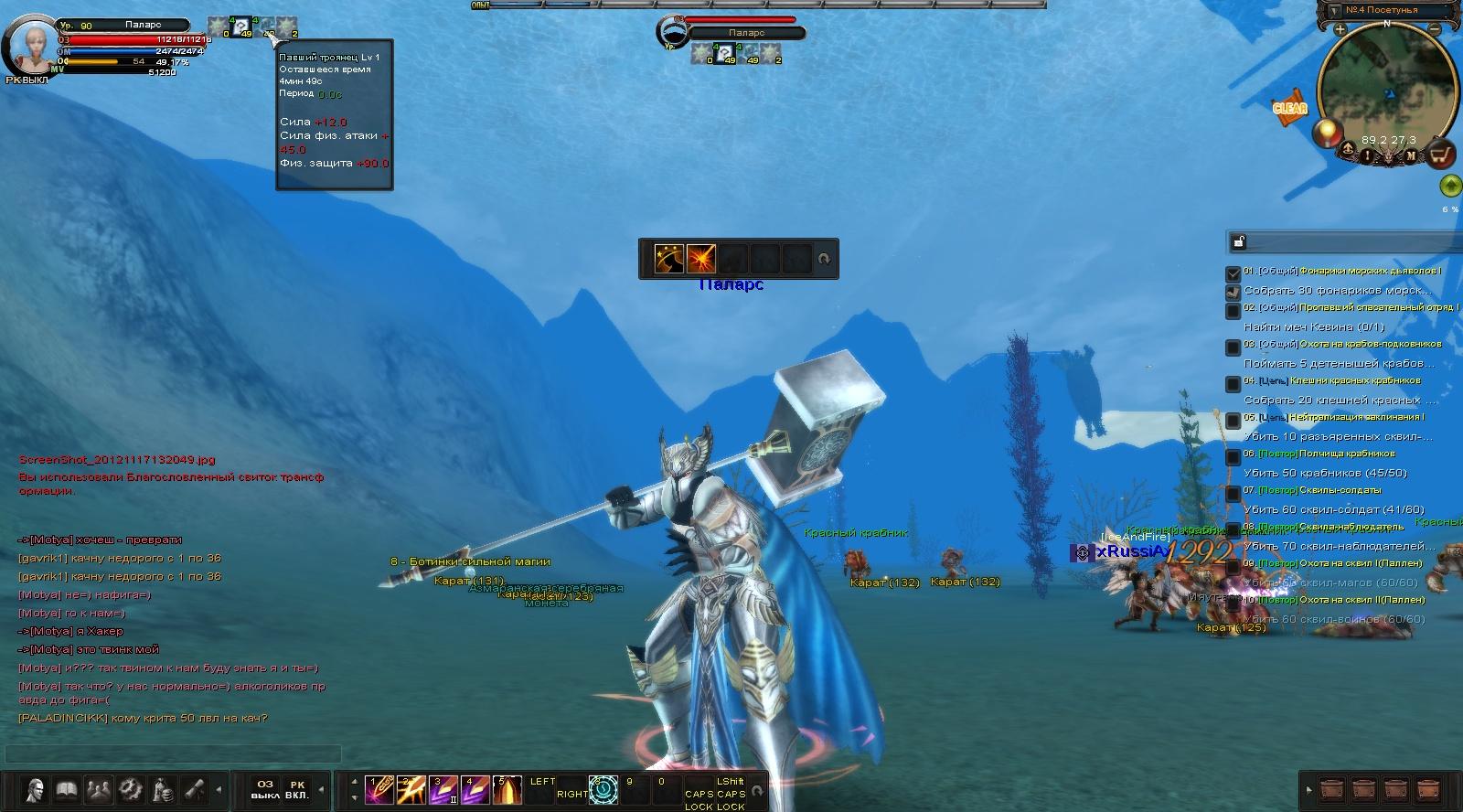The height and width of the screenshot is (812, 1463).
Task: Zoom in the minimap with plus button
Action: 1340,30
